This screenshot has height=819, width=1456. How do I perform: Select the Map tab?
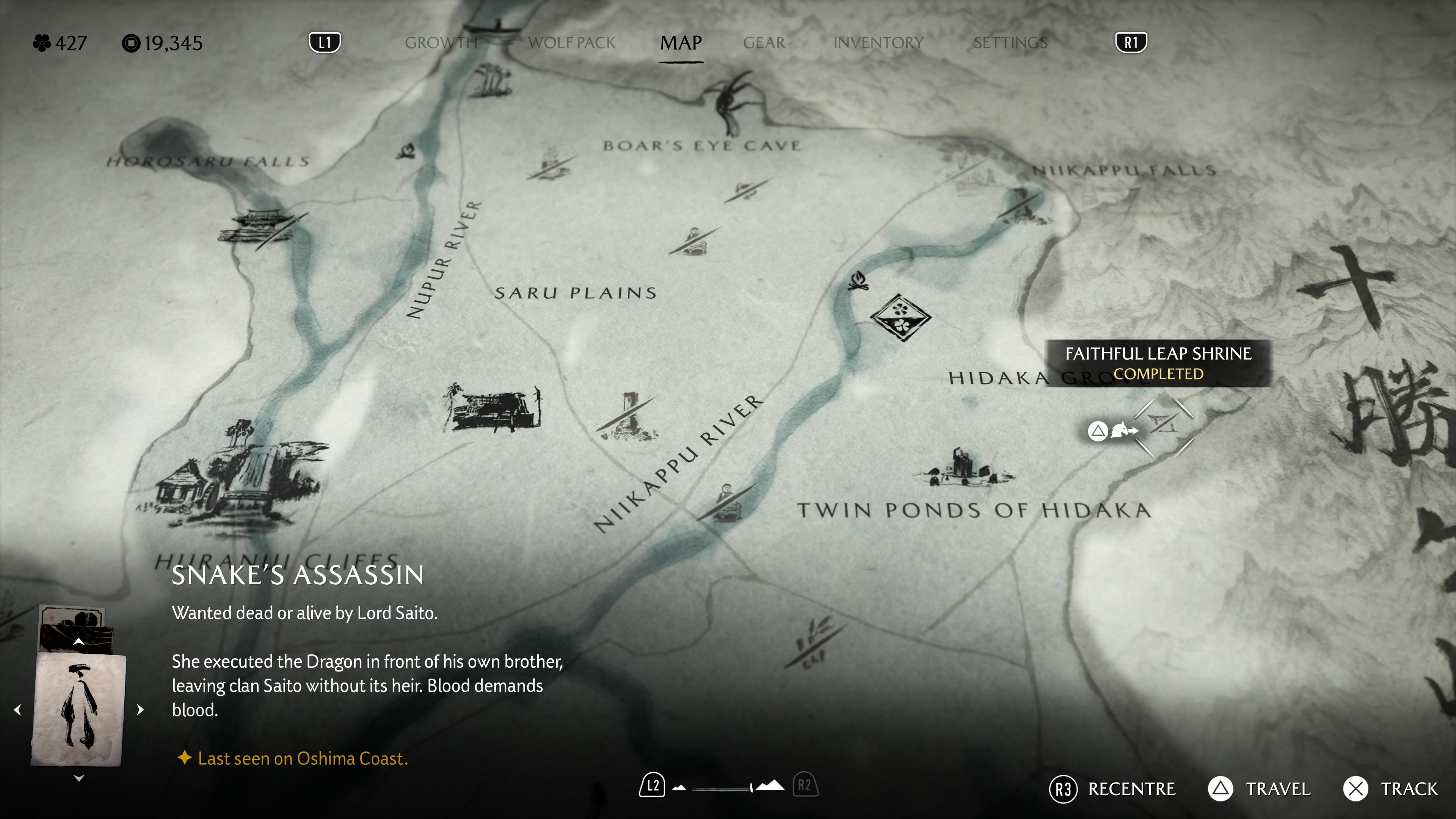point(681,43)
